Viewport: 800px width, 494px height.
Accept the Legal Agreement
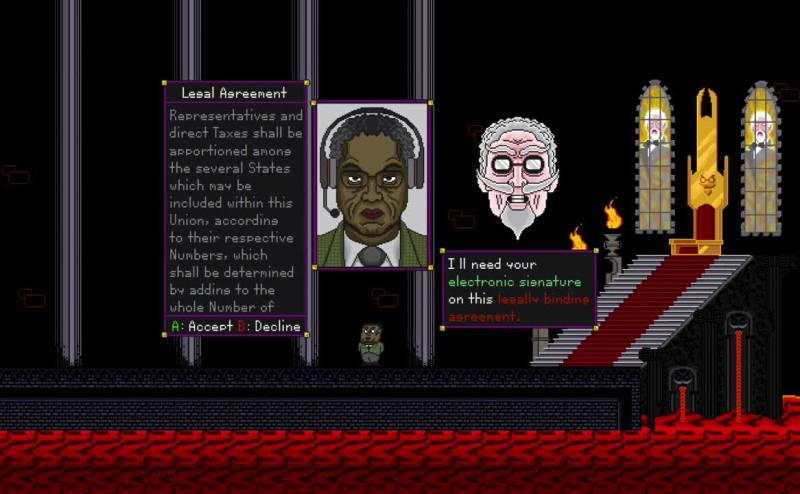click(202, 327)
